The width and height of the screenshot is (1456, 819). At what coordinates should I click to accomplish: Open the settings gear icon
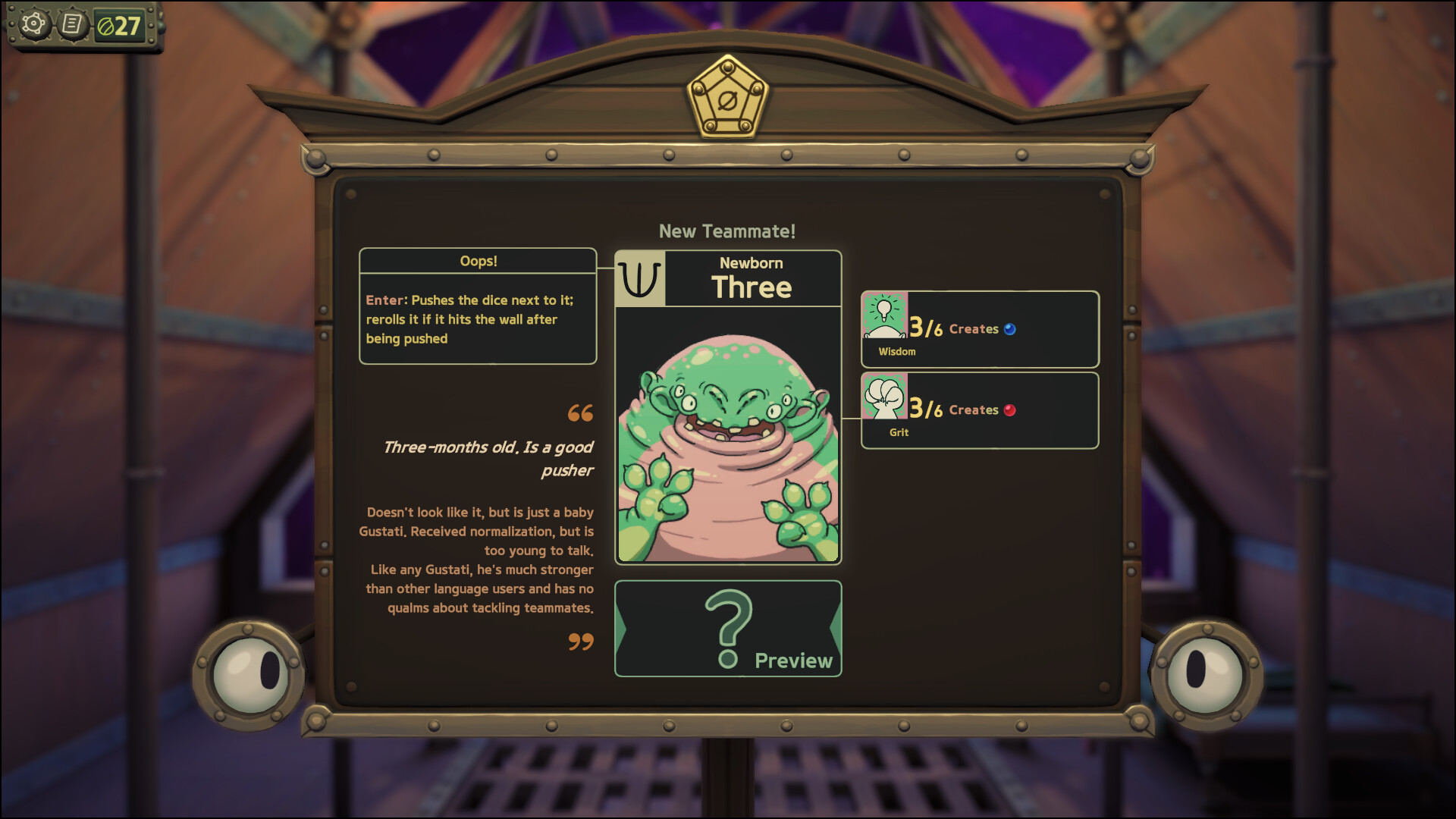coord(33,24)
